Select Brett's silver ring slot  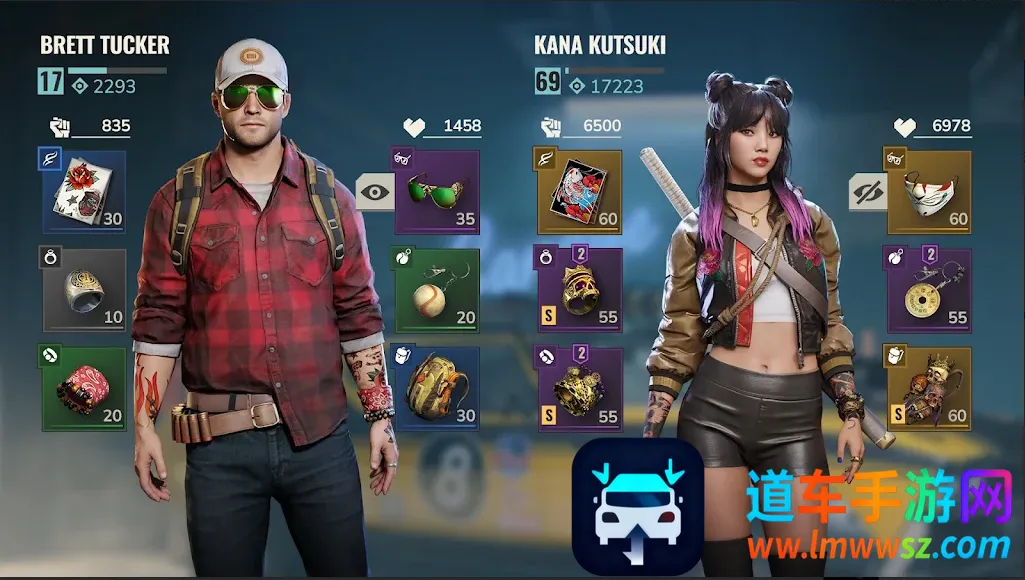click(x=84, y=290)
